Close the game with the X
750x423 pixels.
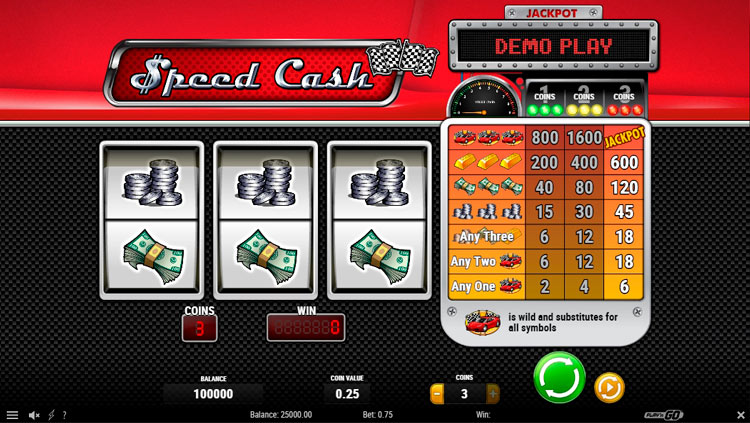737,414
